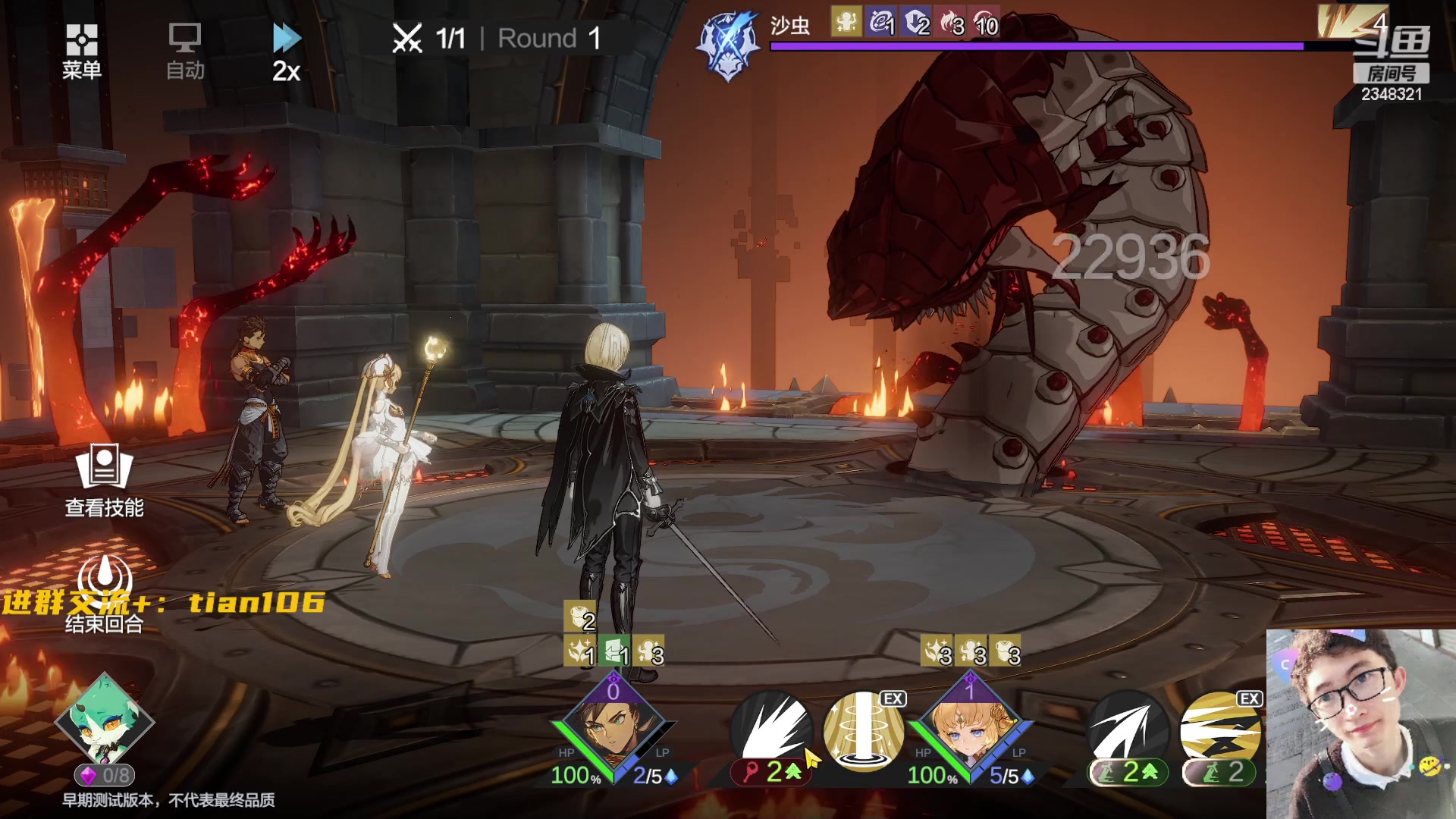Image resolution: width=1456 pixels, height=819 pixels.
Task: Click the streamer webcam overlay
Action: (1360, 723)
